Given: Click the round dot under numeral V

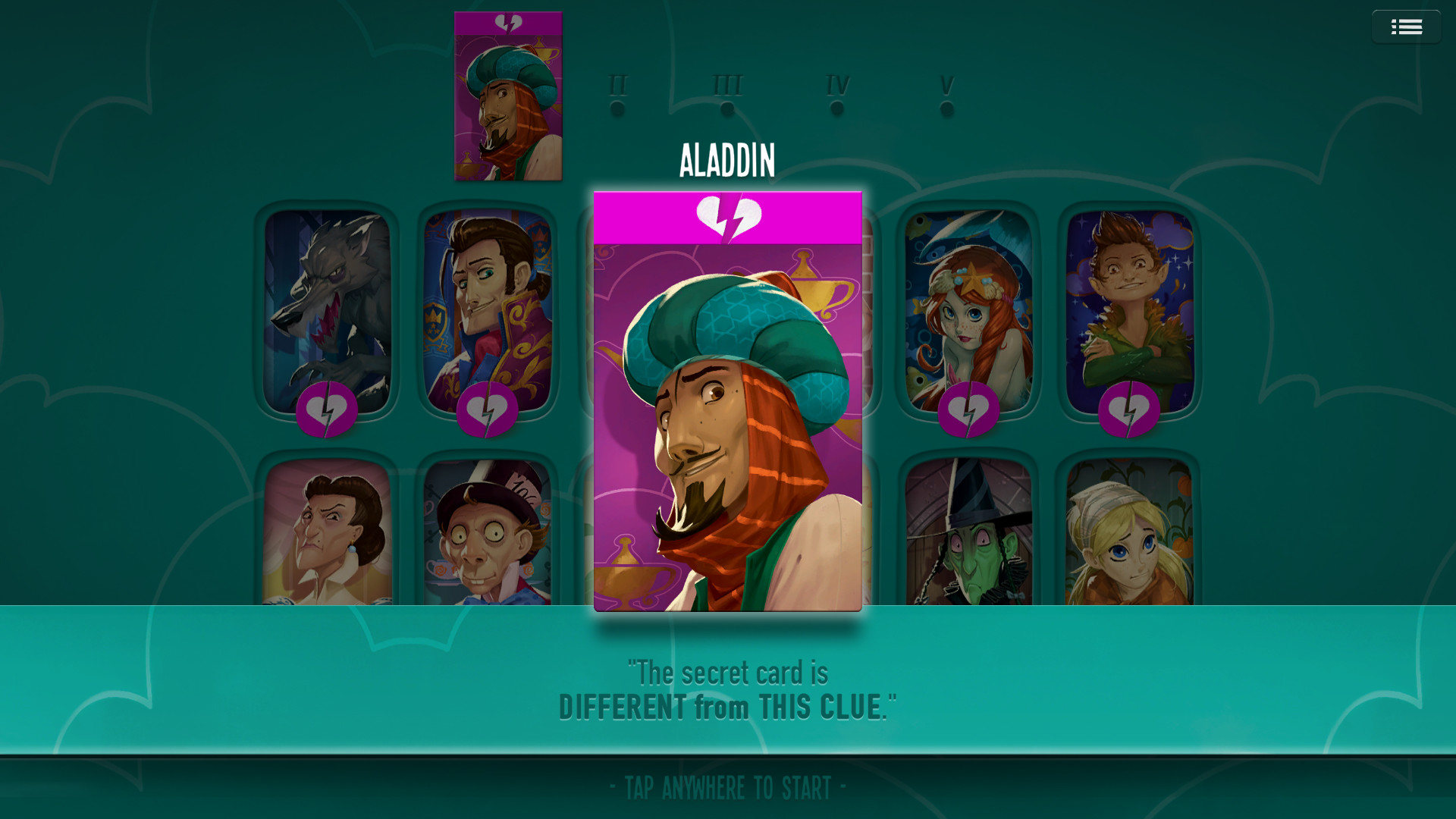Looking at the screenshot, I should [x=946, y=108].
